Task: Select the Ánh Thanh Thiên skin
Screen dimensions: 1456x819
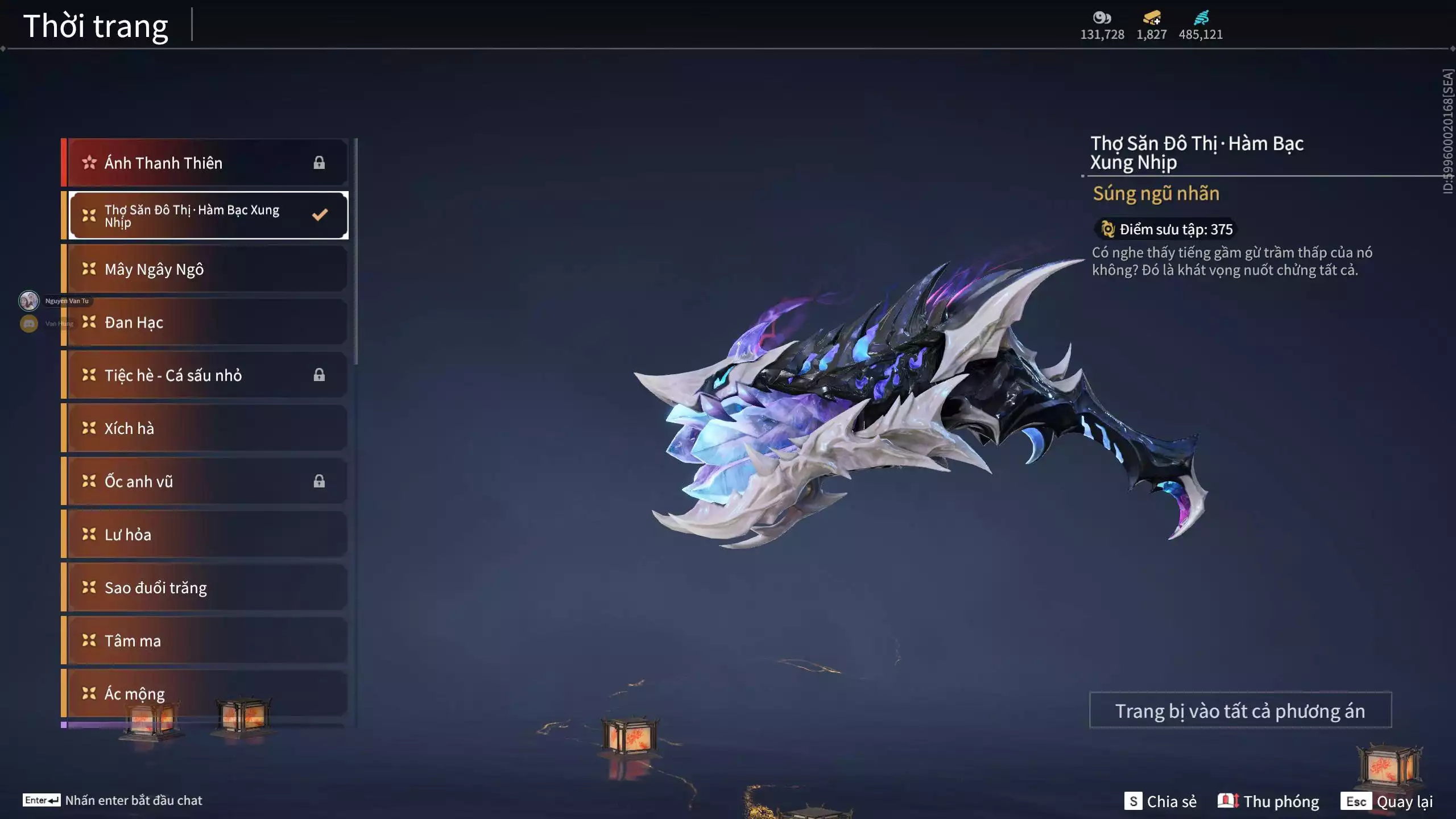Action: (x=205, y=163)
